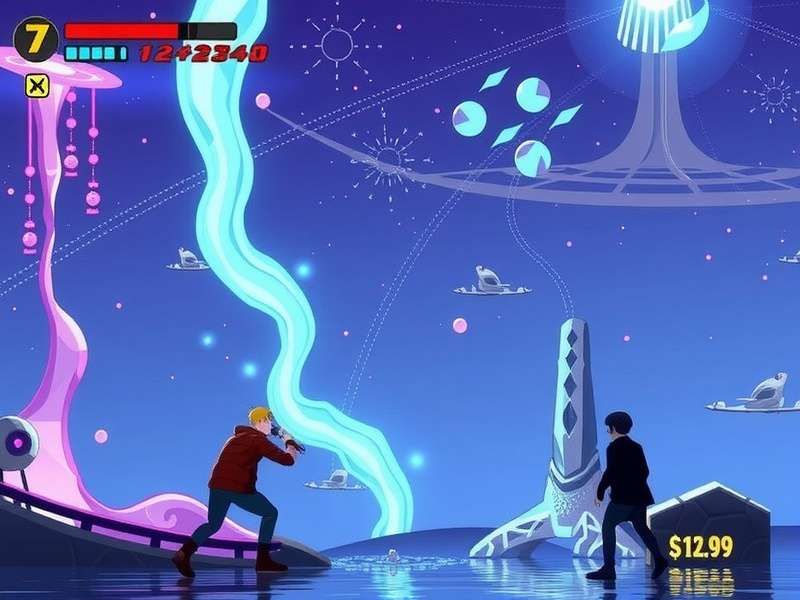Click the yellow crossed-swords icon
The image size is (800, 600).
(37, 86)
